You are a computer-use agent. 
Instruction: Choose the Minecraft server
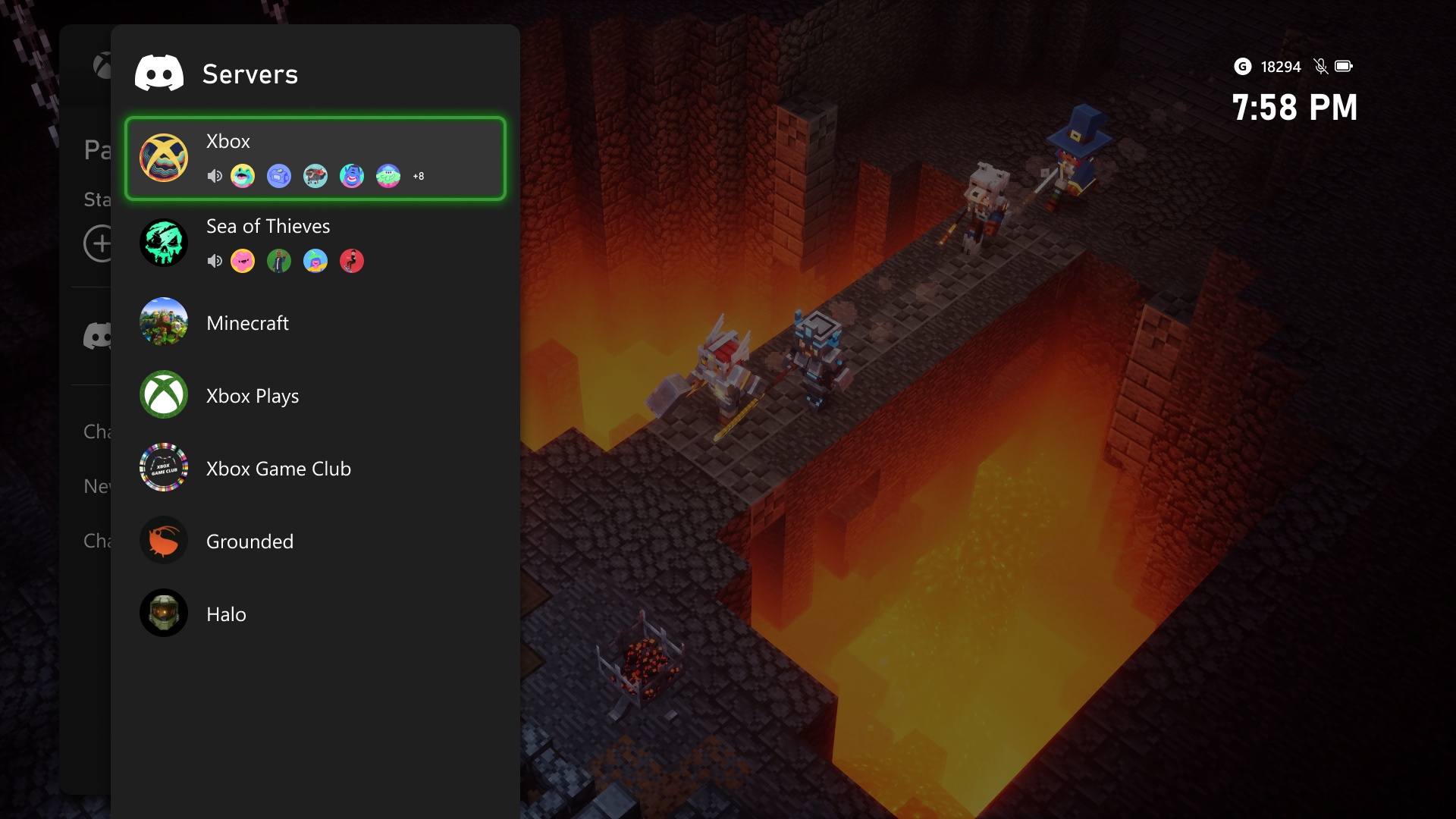(x=315, y=322)
